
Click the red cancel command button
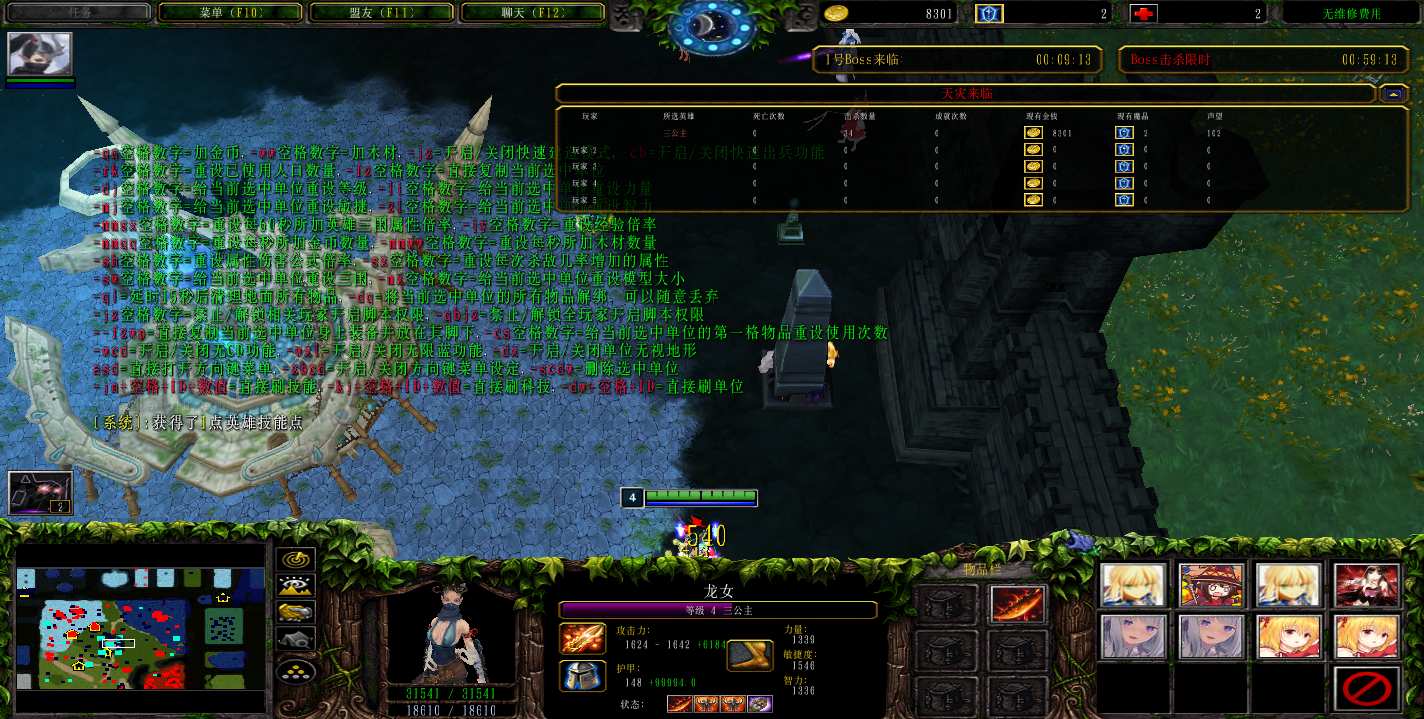pyautogui.click(x=1366, y=689)
